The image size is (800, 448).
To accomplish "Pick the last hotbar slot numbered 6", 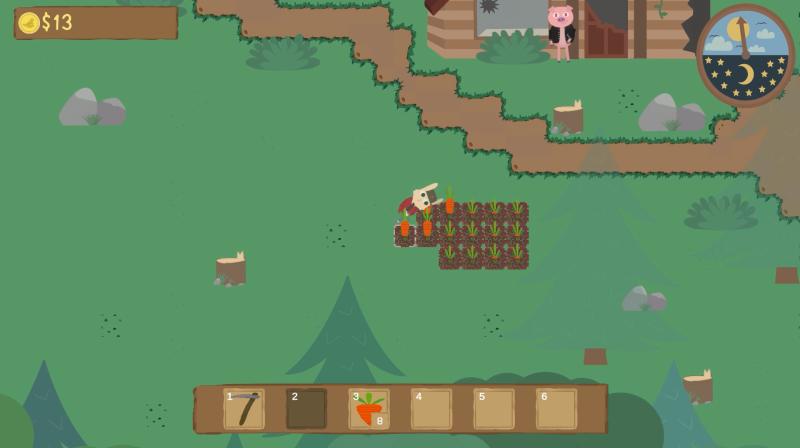I will tap(556, 409).
